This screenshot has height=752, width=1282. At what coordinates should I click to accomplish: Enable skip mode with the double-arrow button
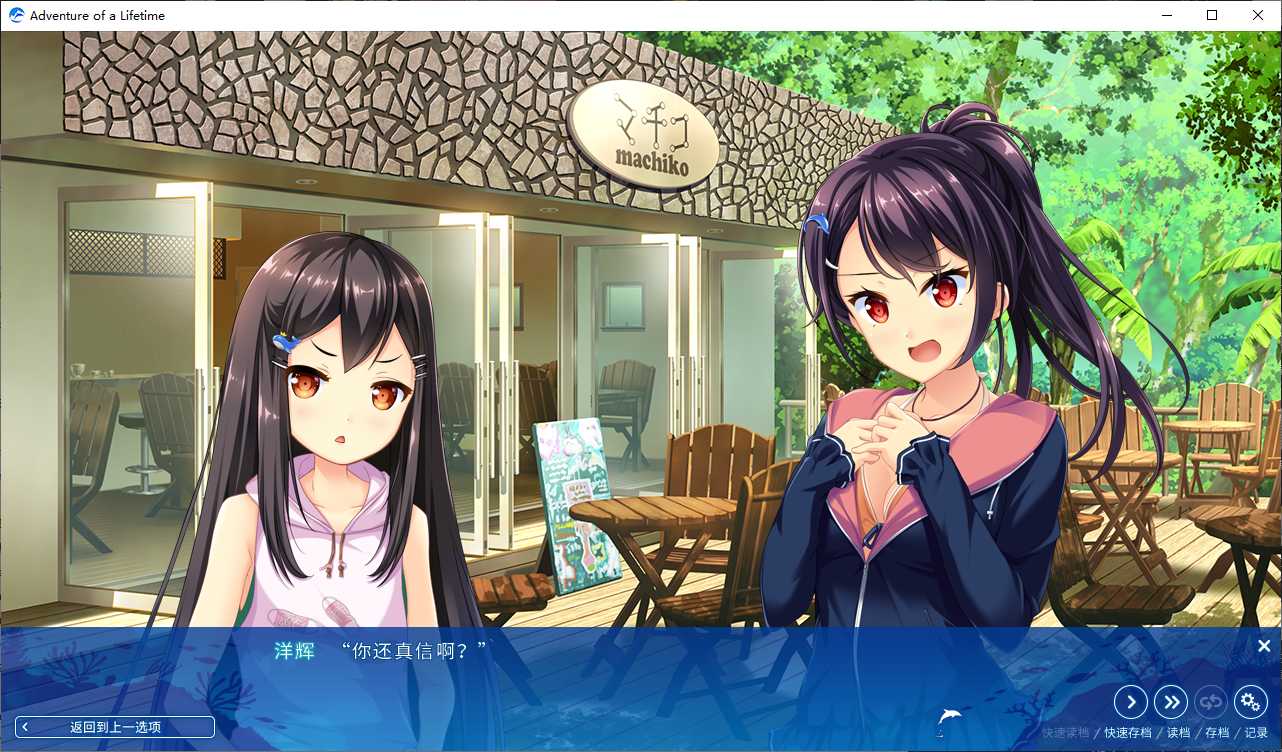1171,702
